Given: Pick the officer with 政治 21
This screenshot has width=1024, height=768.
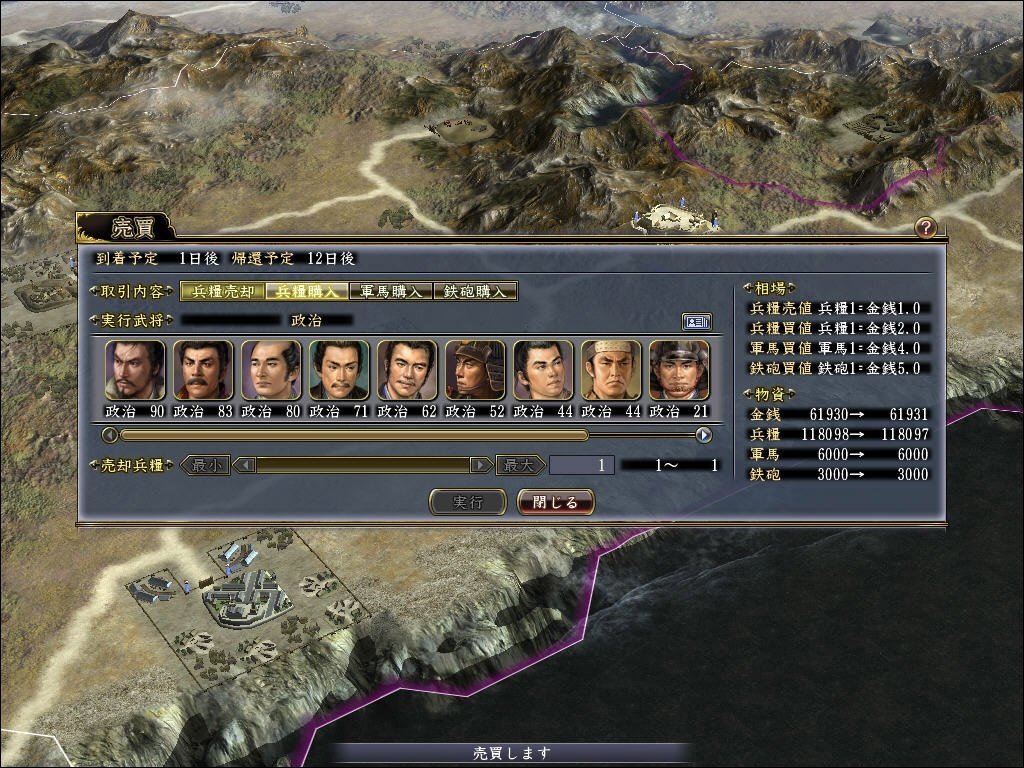Looking at the screenshot, I should click(679, 370).
